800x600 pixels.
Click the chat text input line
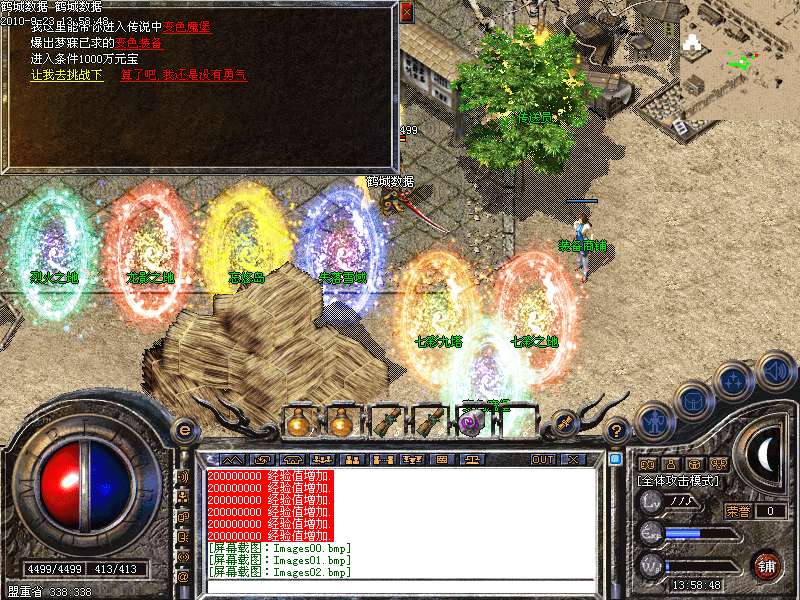click(x=400, y=586)
